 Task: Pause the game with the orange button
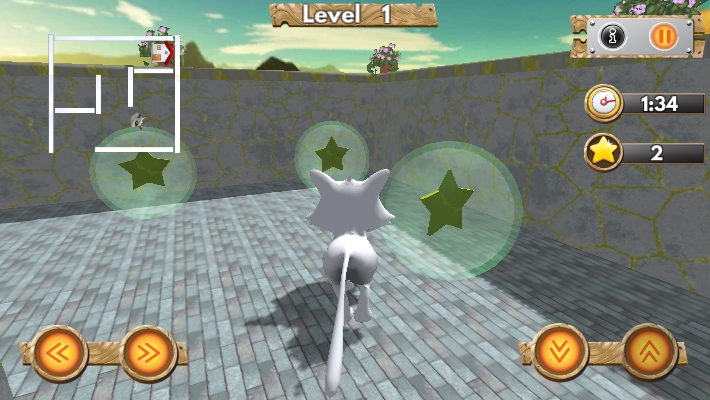tap(663, 37)
